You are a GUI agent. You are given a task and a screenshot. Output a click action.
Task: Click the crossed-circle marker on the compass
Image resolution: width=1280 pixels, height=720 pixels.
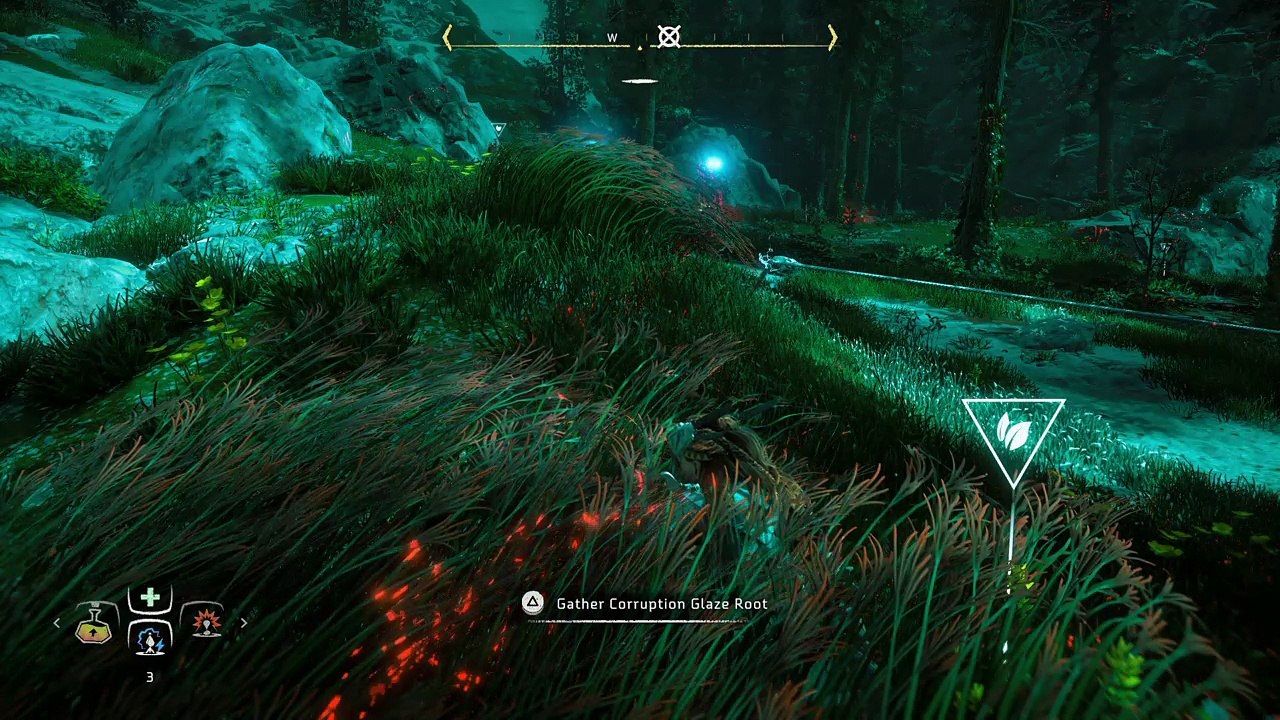669,38
